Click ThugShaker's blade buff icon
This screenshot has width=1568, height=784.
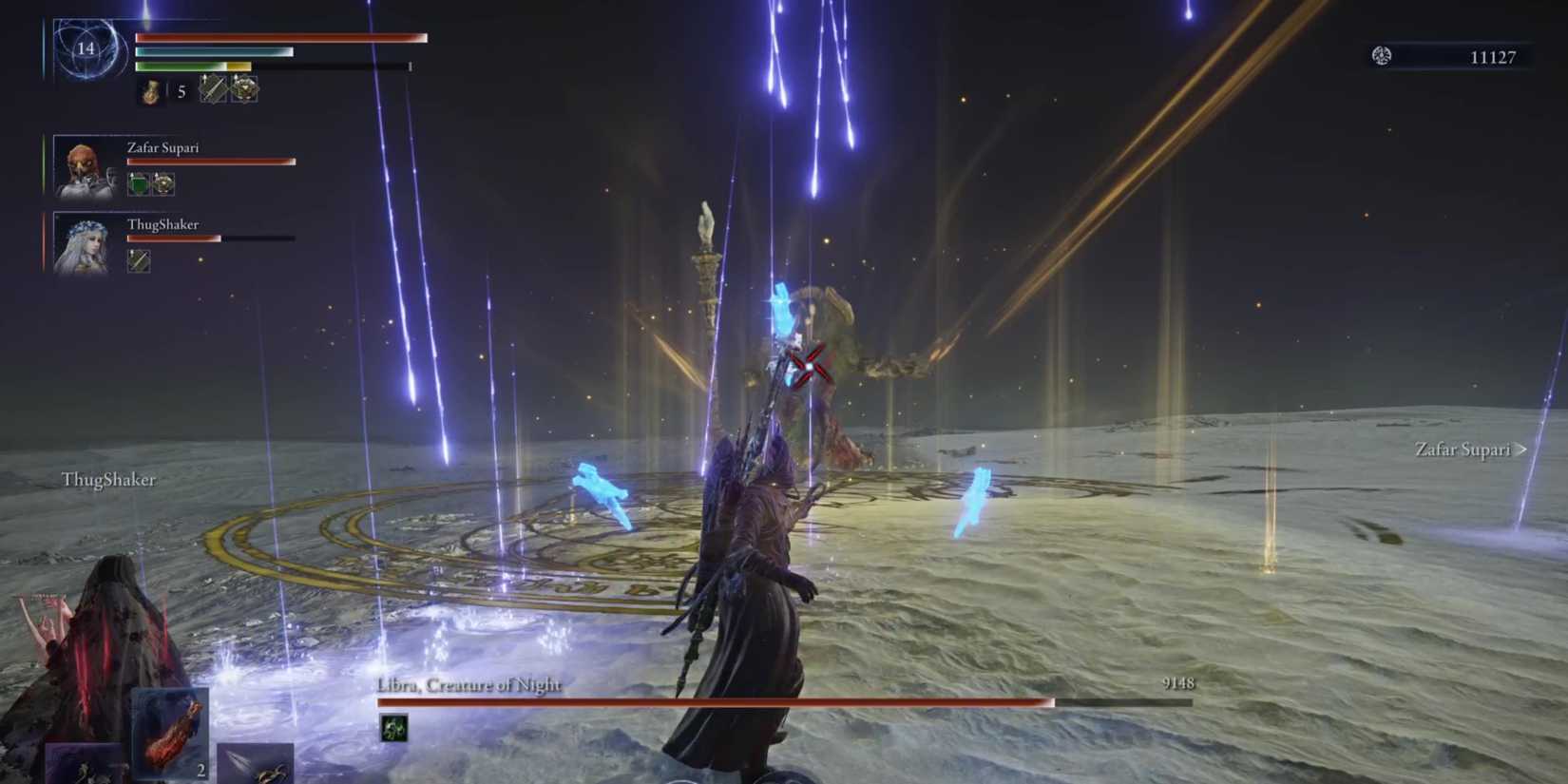click(x=138, y=259)
